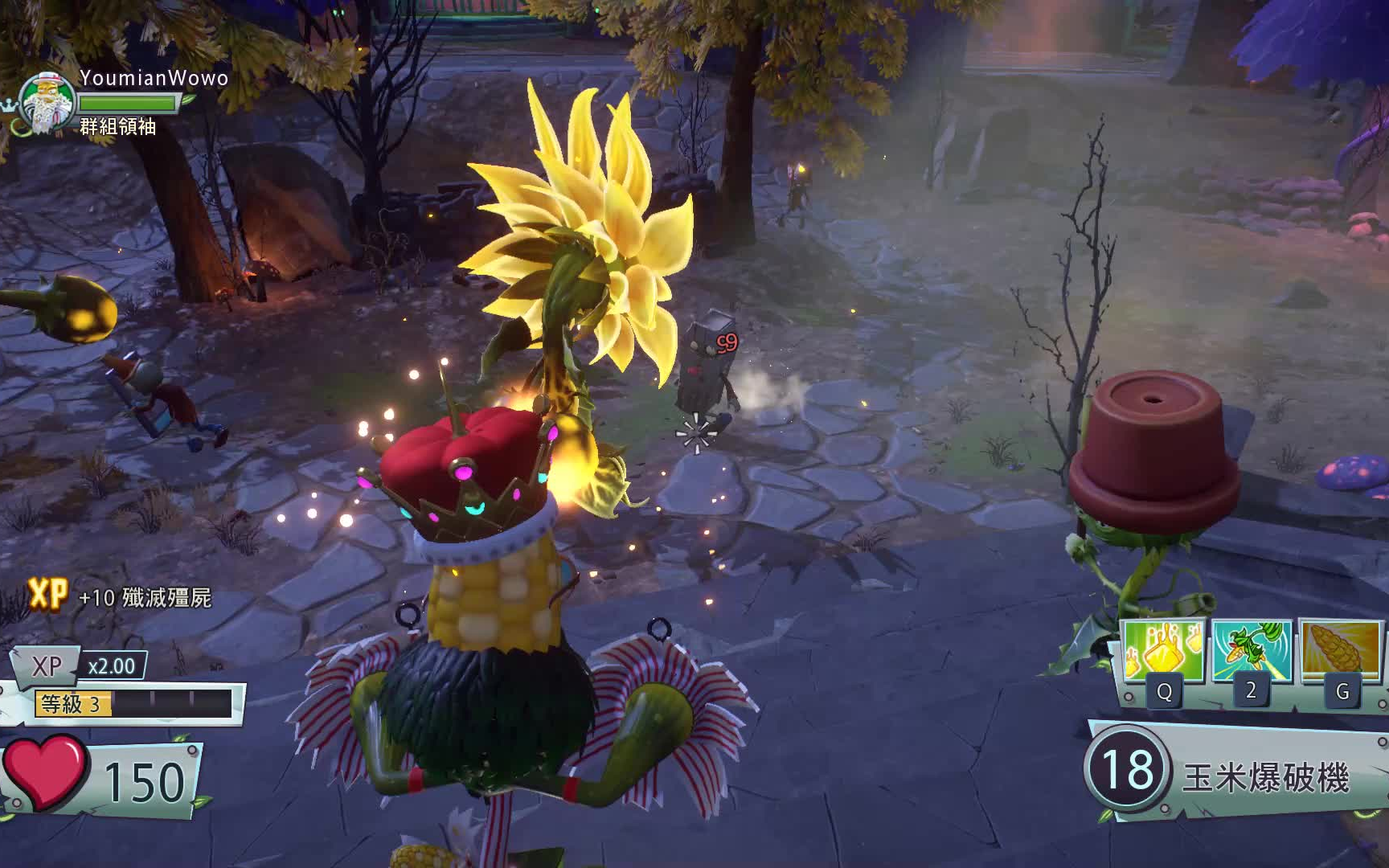This screenshot has height=868, width=1389.
Task: Activate the butter barrage ability icon
Action: pos(1163,650)
